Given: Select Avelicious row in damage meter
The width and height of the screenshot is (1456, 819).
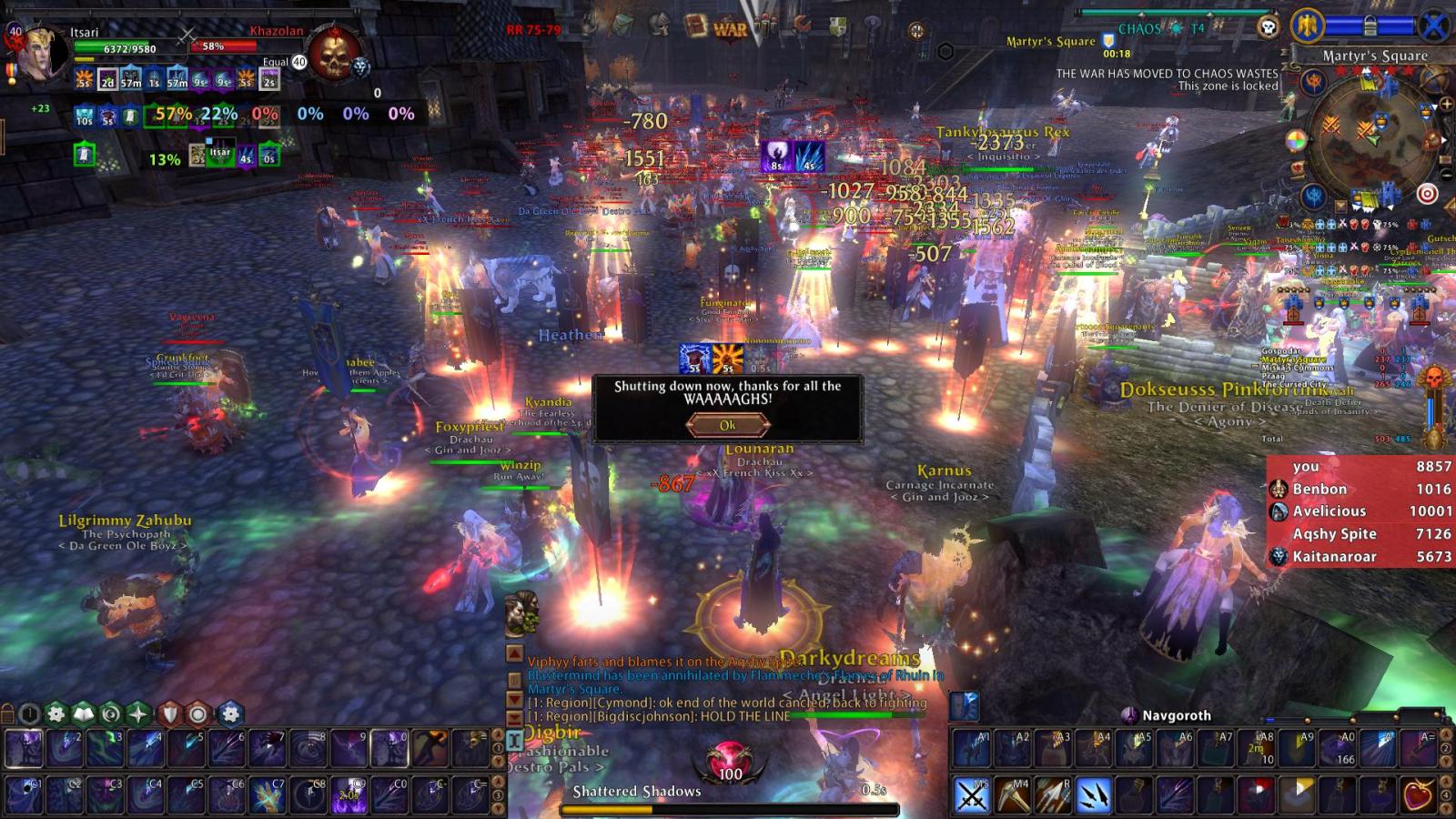Looking at the screenshot, I should [1360, 511].
